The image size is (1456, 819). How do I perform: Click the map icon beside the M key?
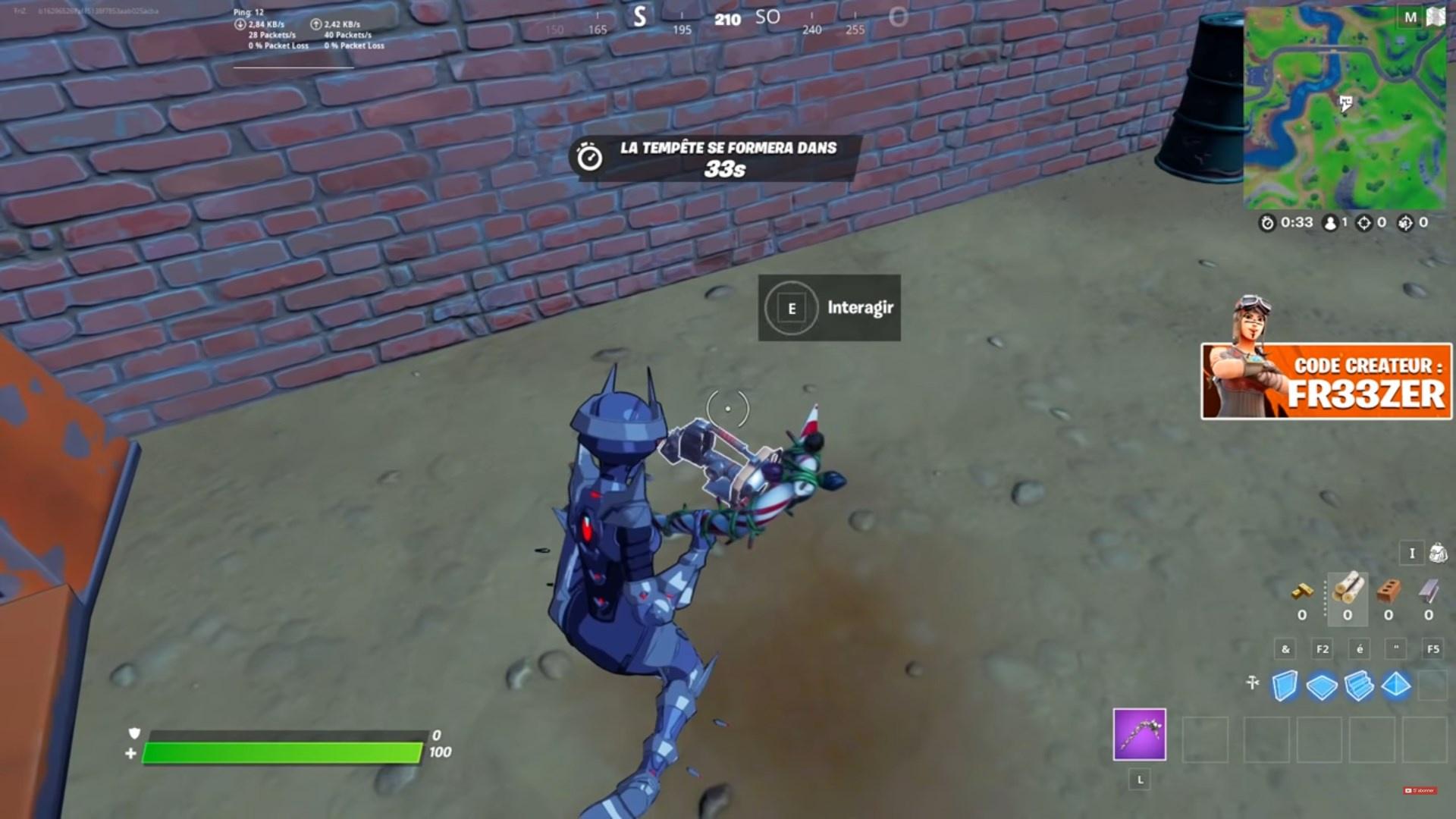1436,17
